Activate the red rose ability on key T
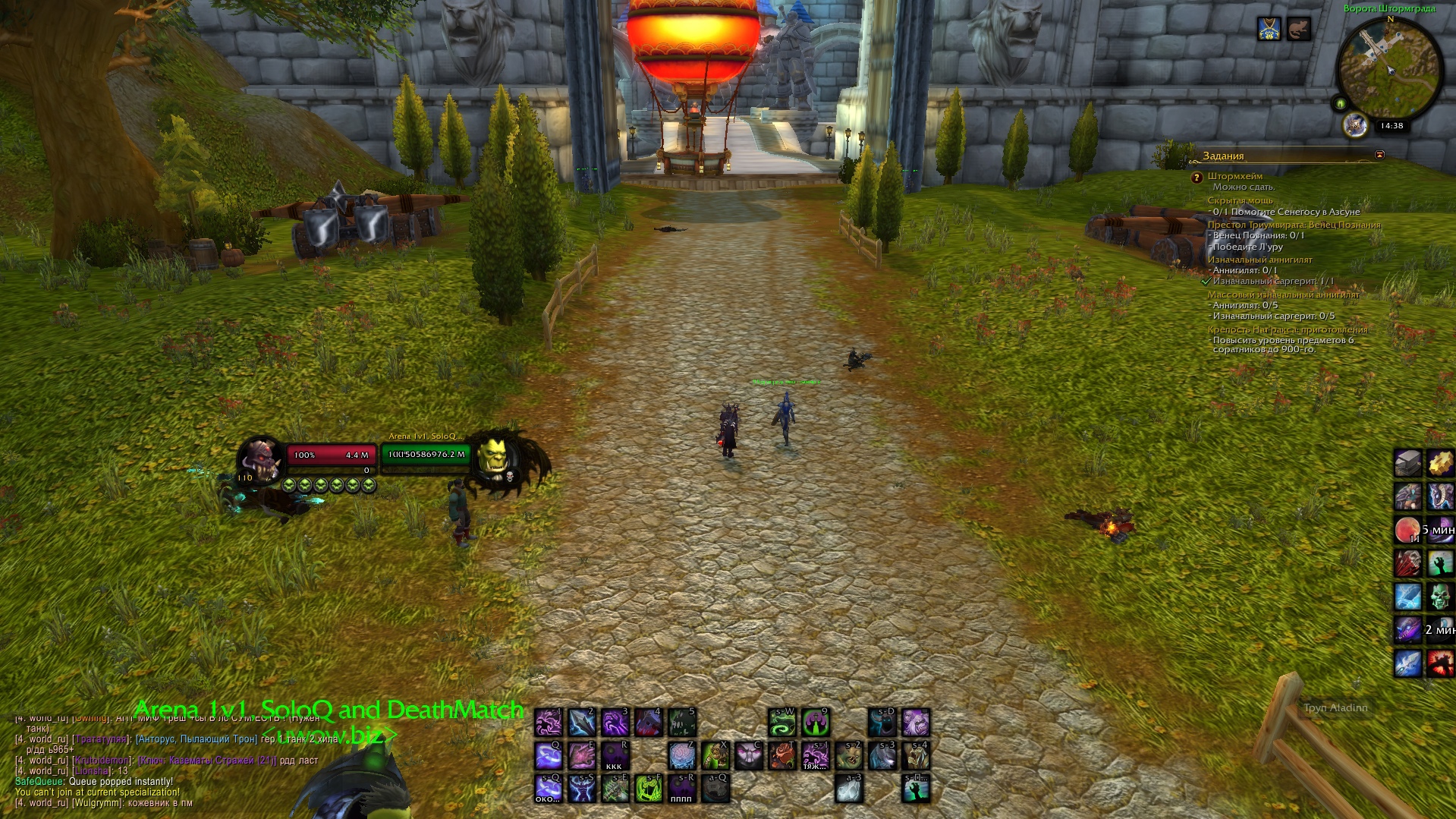 pyautogui.click(x=781, y=755)
